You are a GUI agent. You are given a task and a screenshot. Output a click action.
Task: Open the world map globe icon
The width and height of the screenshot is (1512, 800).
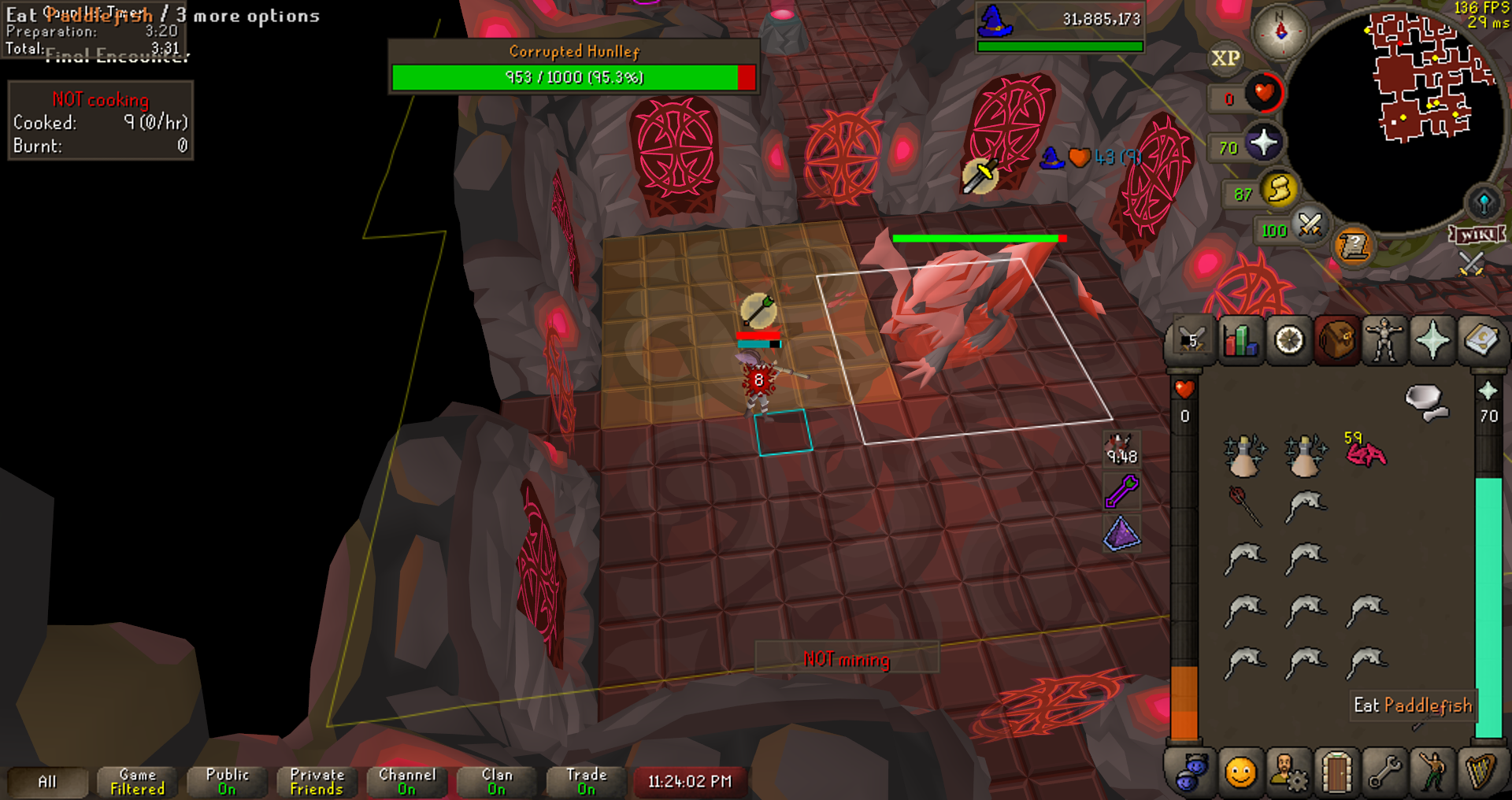coord(1484,203)
